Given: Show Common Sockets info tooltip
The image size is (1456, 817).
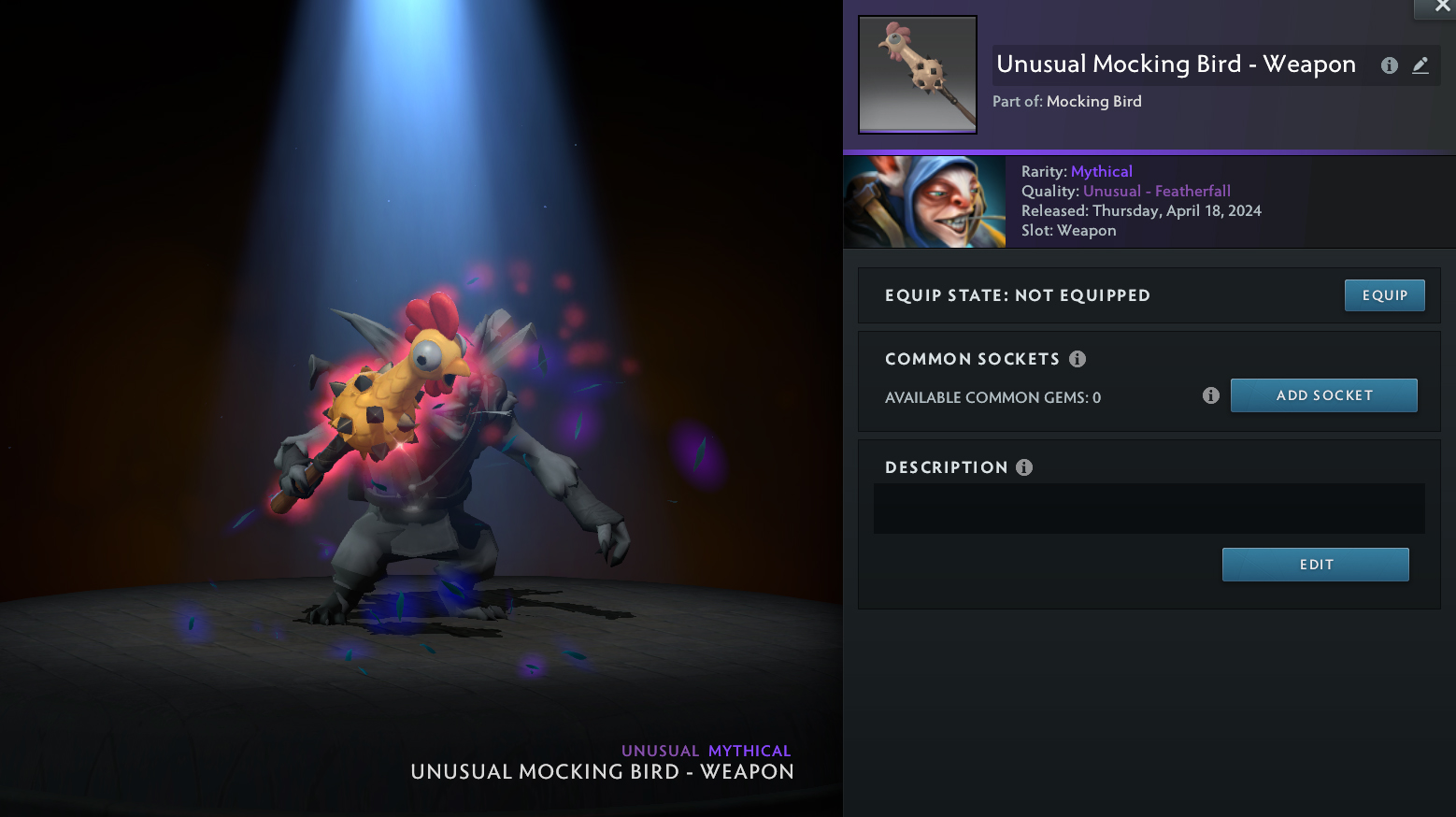Looking at the screenshot, I should coord(1078,359).
